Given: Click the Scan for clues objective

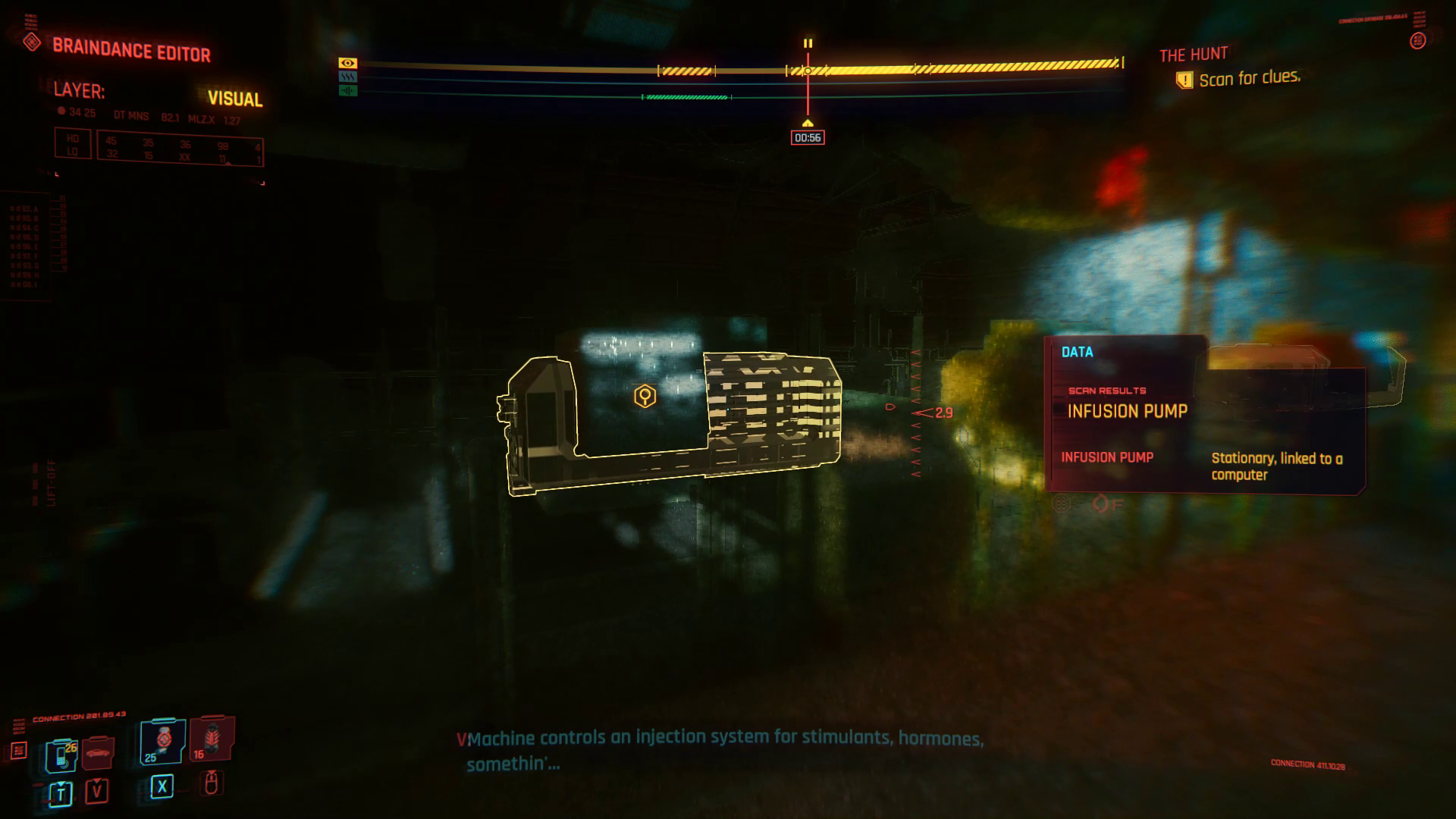Looking at the screenshot, I should 1247,78.
